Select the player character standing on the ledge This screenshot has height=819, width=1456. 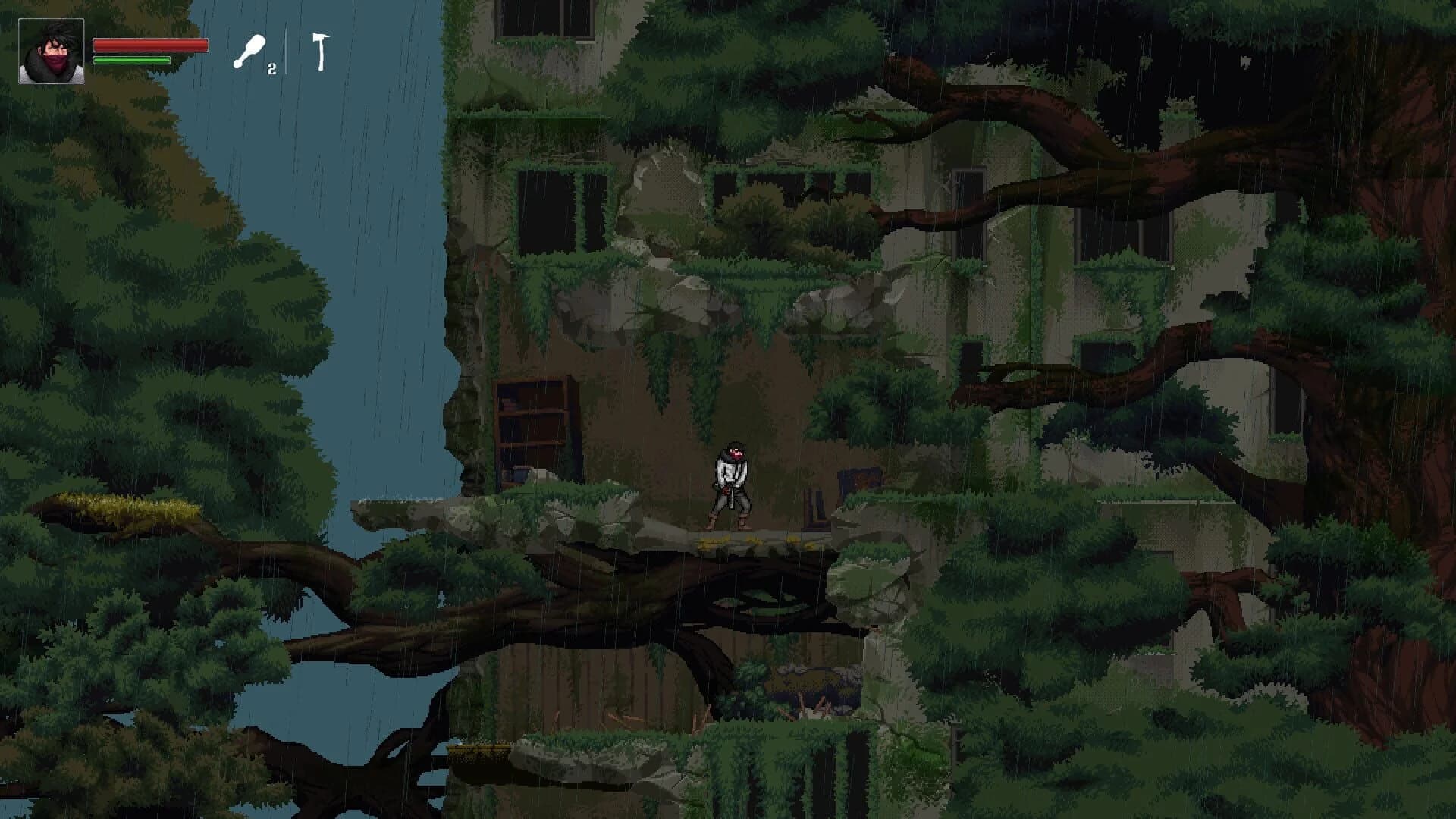(x=730, y=485)
